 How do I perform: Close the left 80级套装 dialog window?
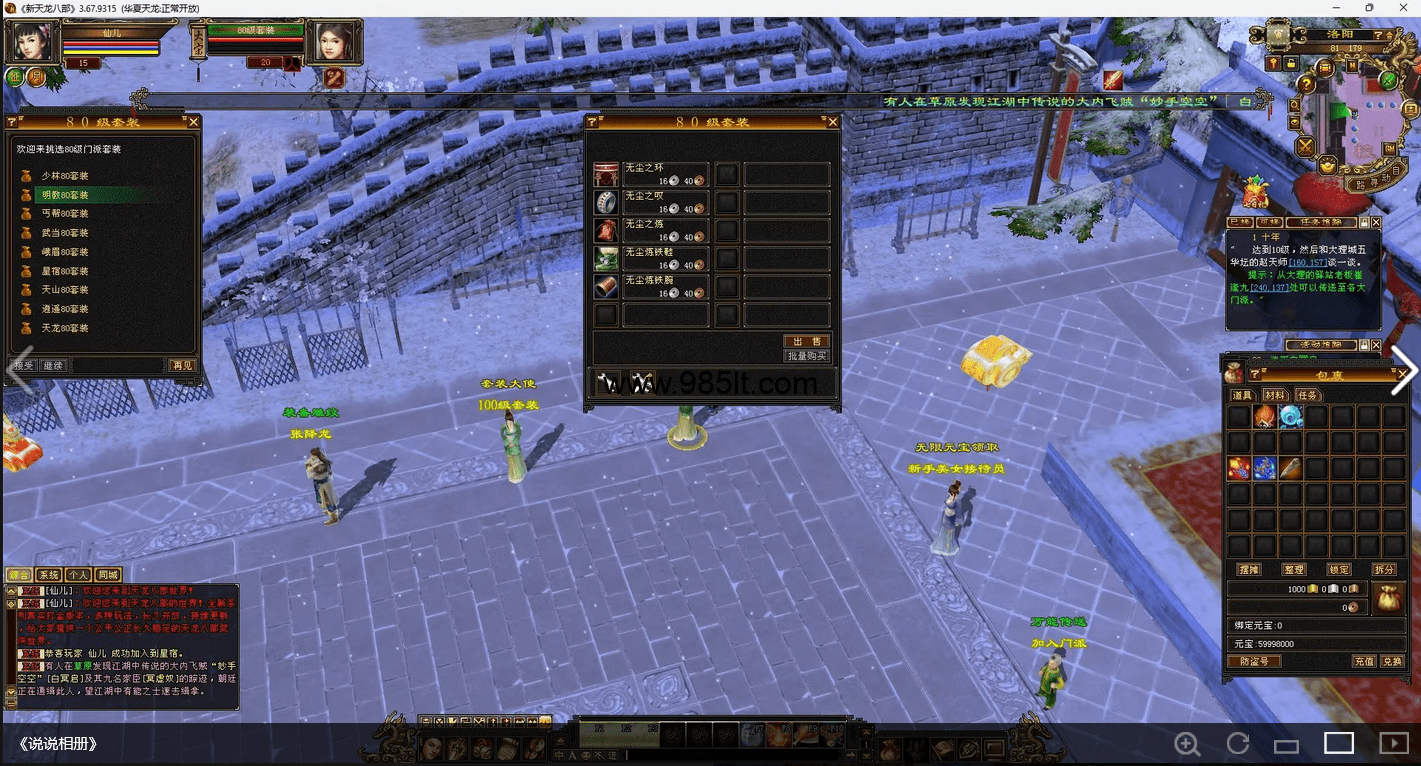click(x=194, y=122)
